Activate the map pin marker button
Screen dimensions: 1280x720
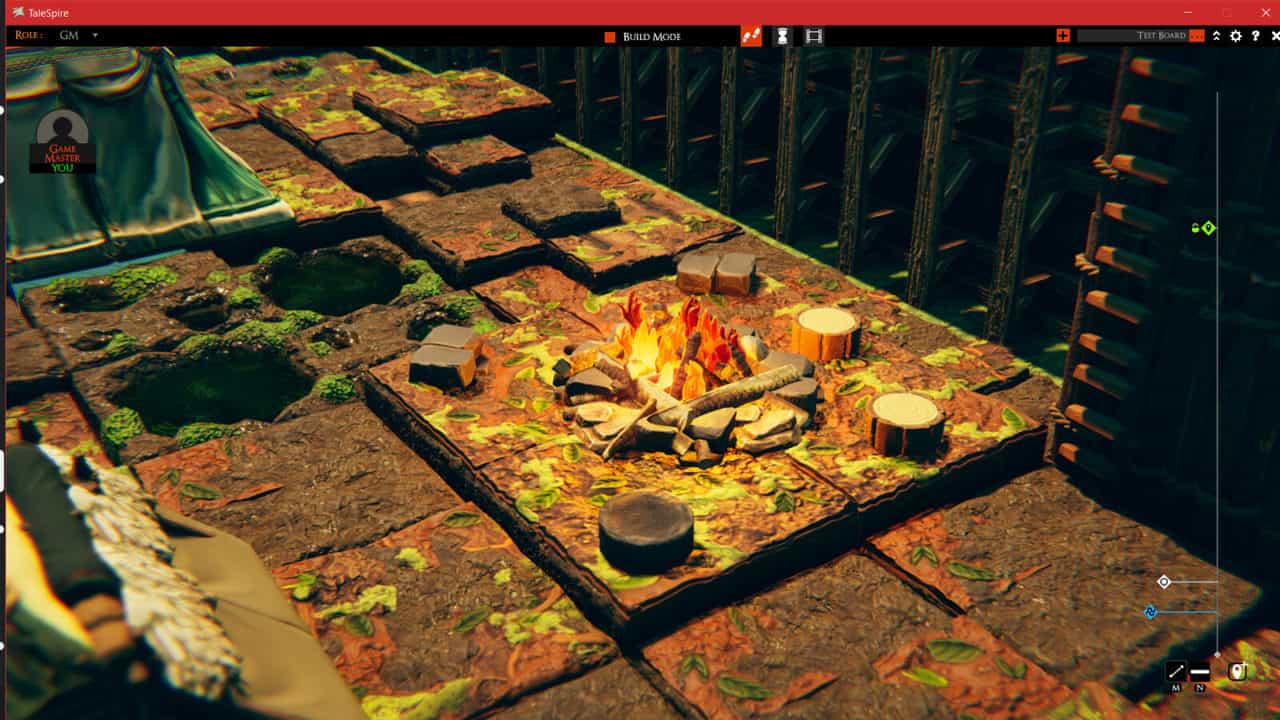pos(1237,672)
